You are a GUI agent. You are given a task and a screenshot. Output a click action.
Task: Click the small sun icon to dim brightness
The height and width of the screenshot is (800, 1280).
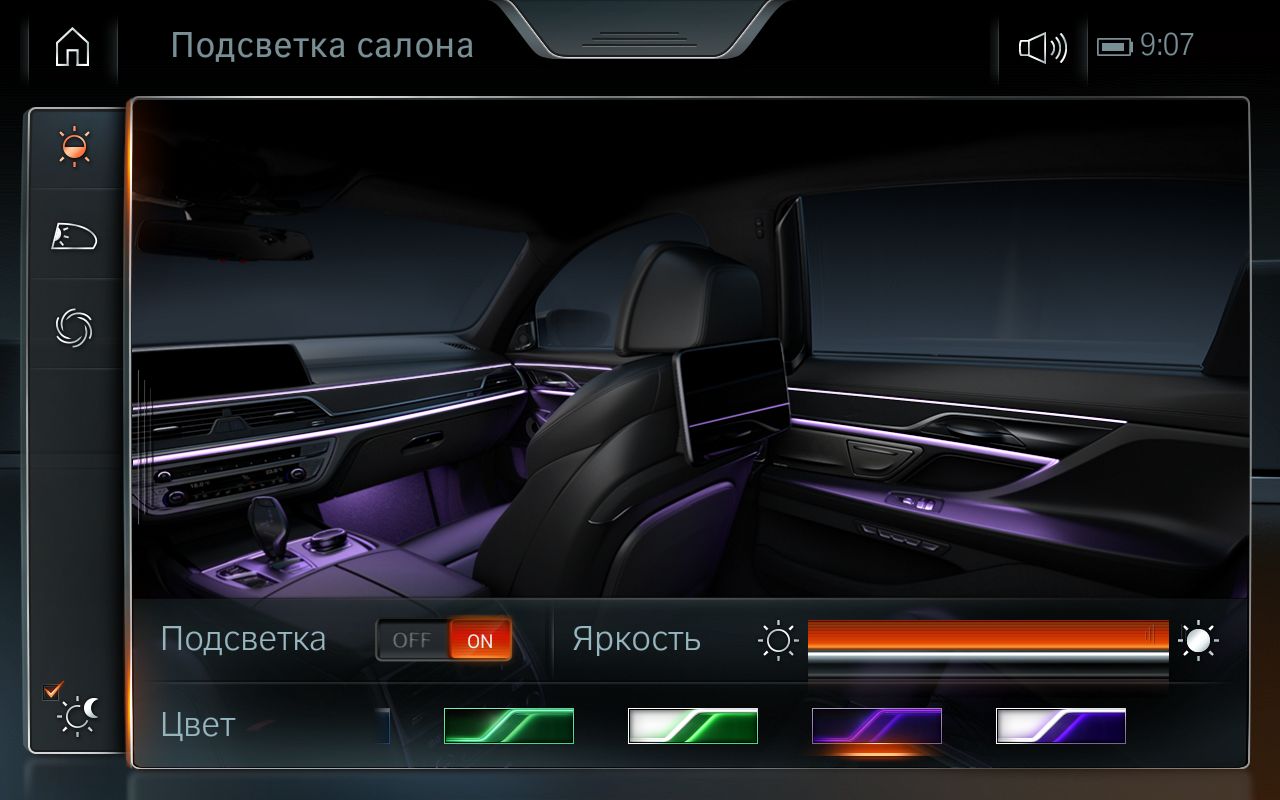click(x=779, y=640)
